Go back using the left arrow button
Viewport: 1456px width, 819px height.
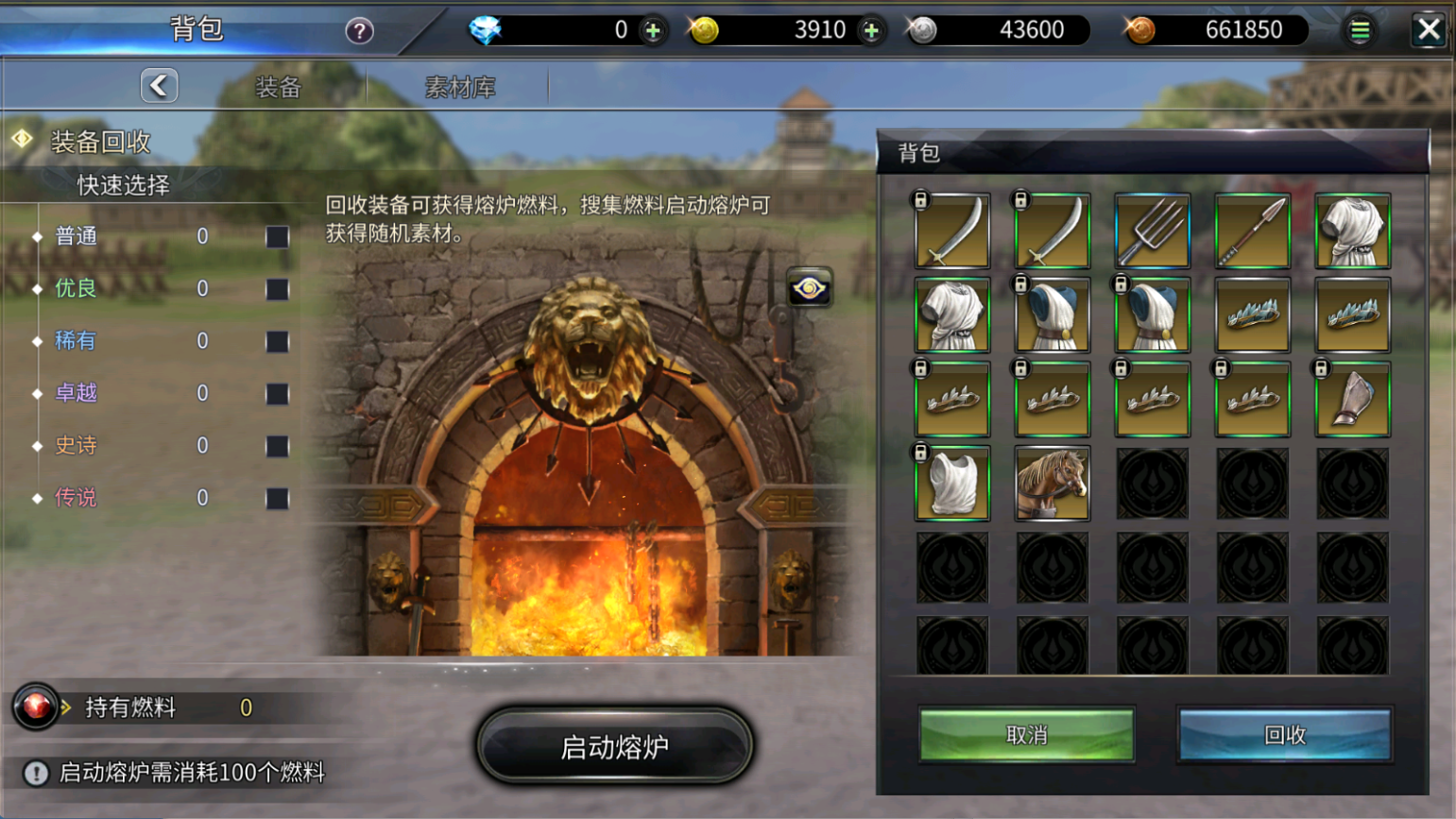159,86
